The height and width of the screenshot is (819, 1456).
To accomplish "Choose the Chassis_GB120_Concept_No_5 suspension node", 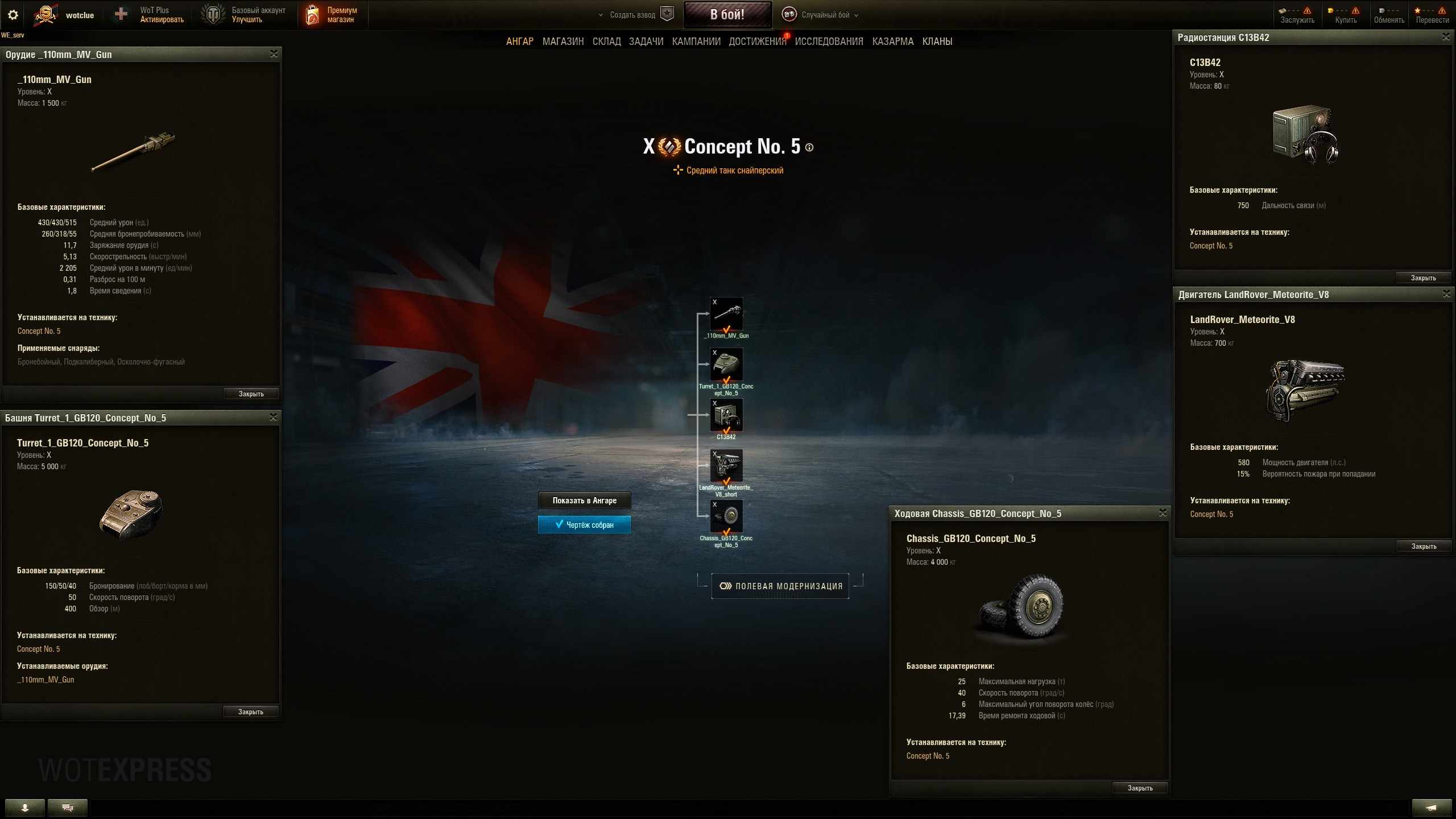I will [x=726, y=516].
